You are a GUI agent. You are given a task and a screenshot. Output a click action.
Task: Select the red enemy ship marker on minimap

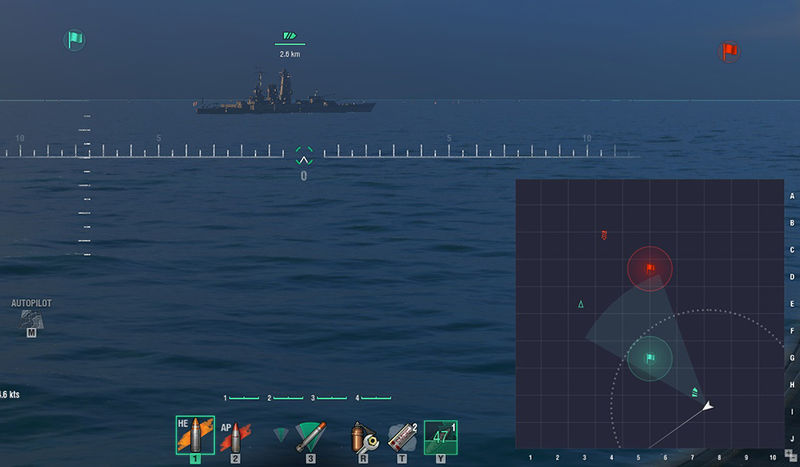(604, 236)
